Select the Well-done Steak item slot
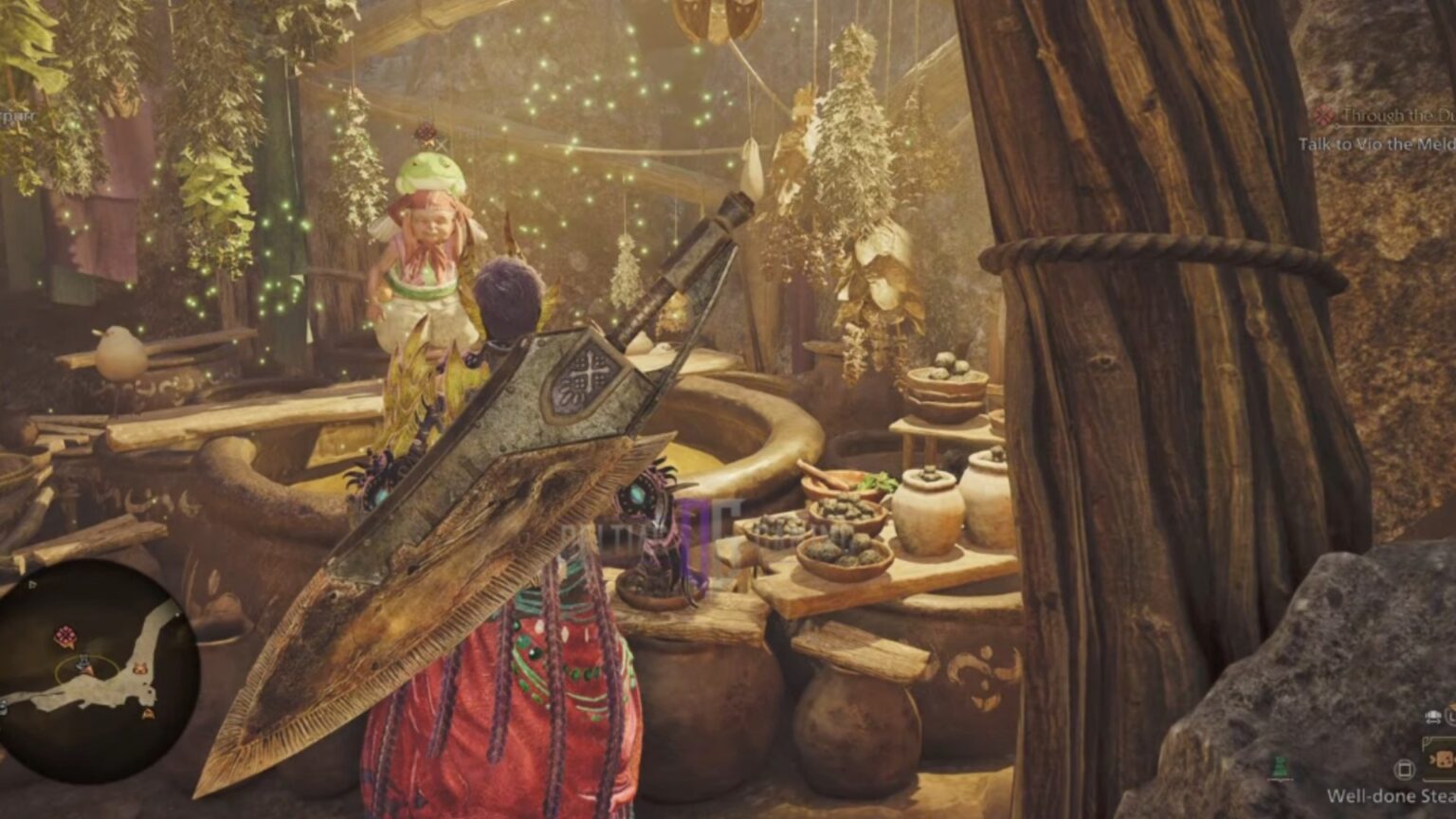This screenshot has height=819, width=1456. coord(1444,760)
